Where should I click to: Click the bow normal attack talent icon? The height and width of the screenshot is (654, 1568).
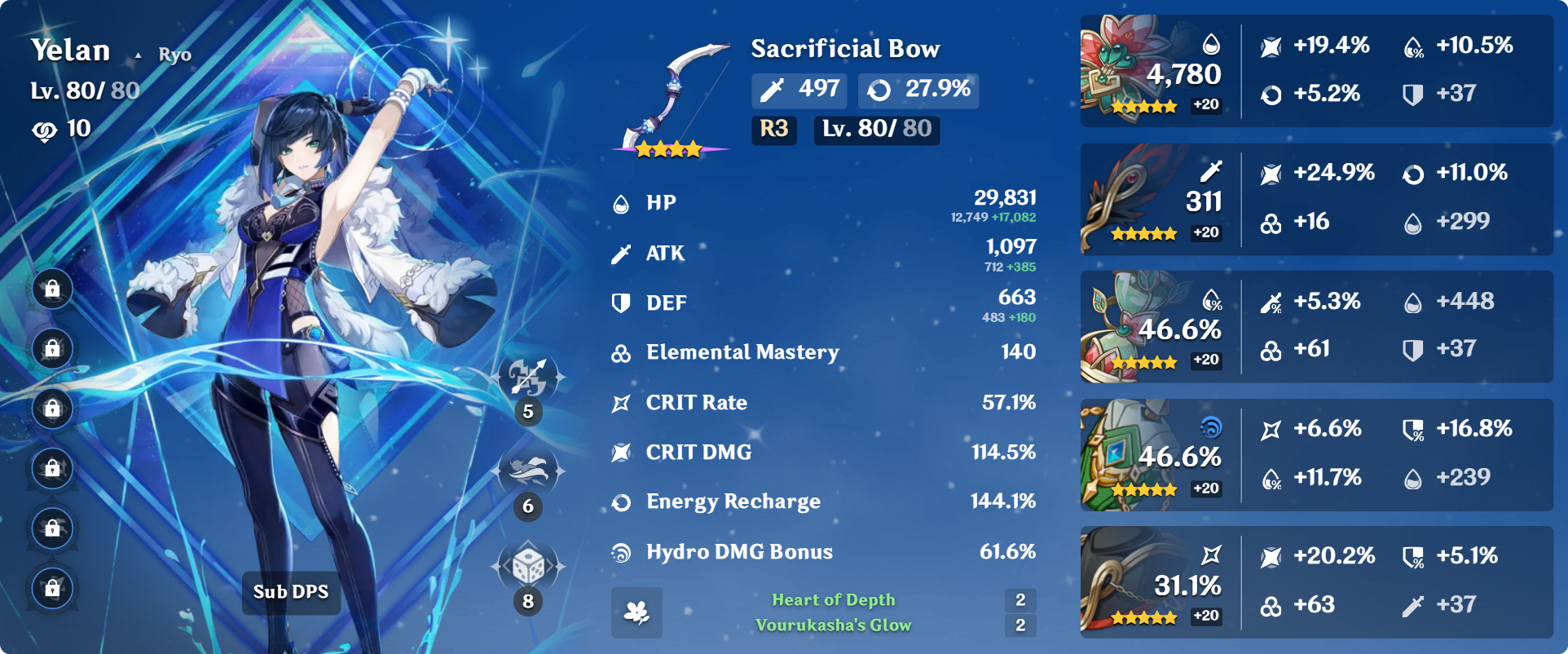(x=529, y=378)
